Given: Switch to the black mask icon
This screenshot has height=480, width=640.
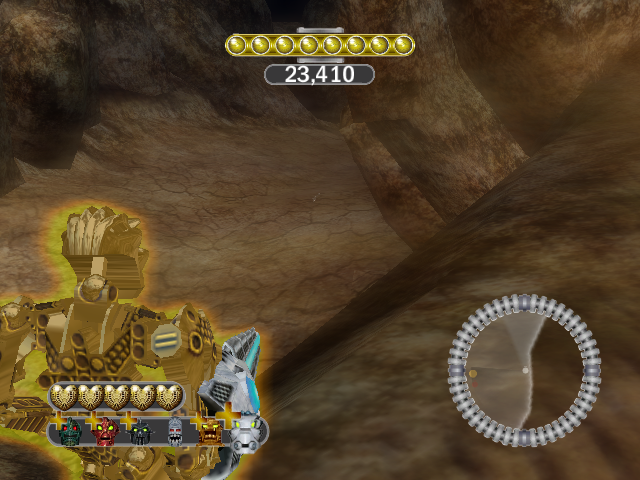Looking at the screenshot, I should point(141,433).
